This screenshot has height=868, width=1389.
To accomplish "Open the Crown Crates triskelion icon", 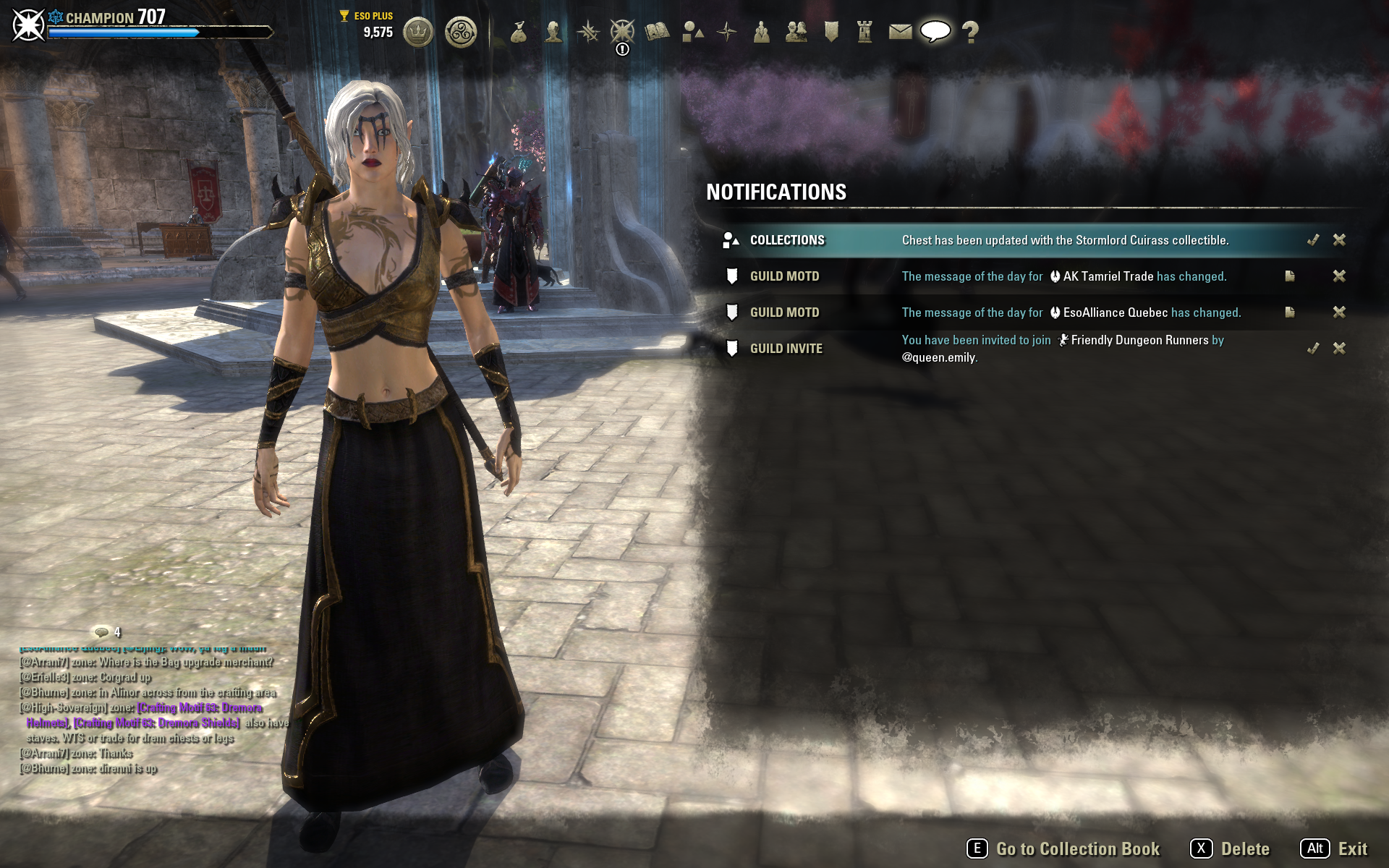I will tap(461, 32).
